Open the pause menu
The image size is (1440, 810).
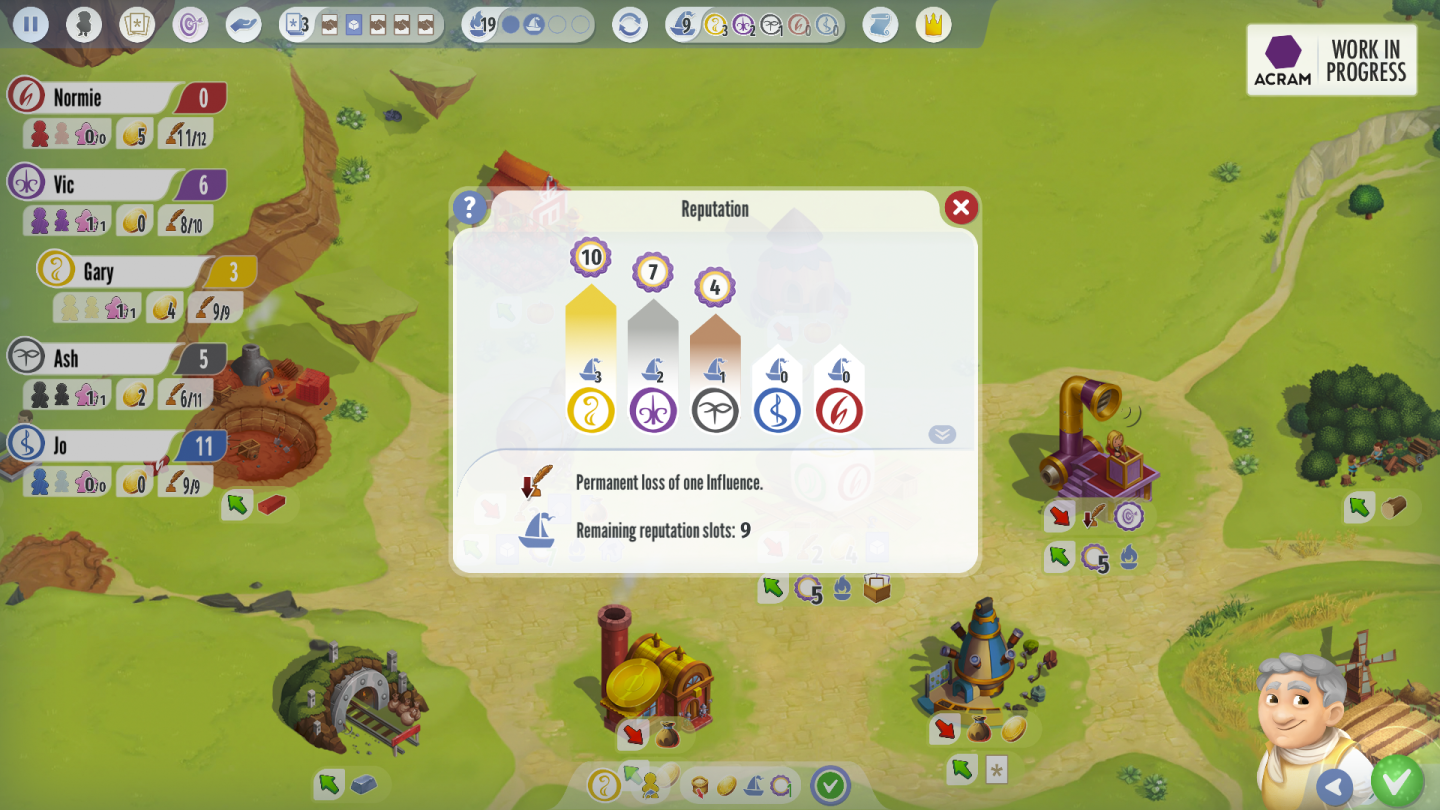click(31, 24)
